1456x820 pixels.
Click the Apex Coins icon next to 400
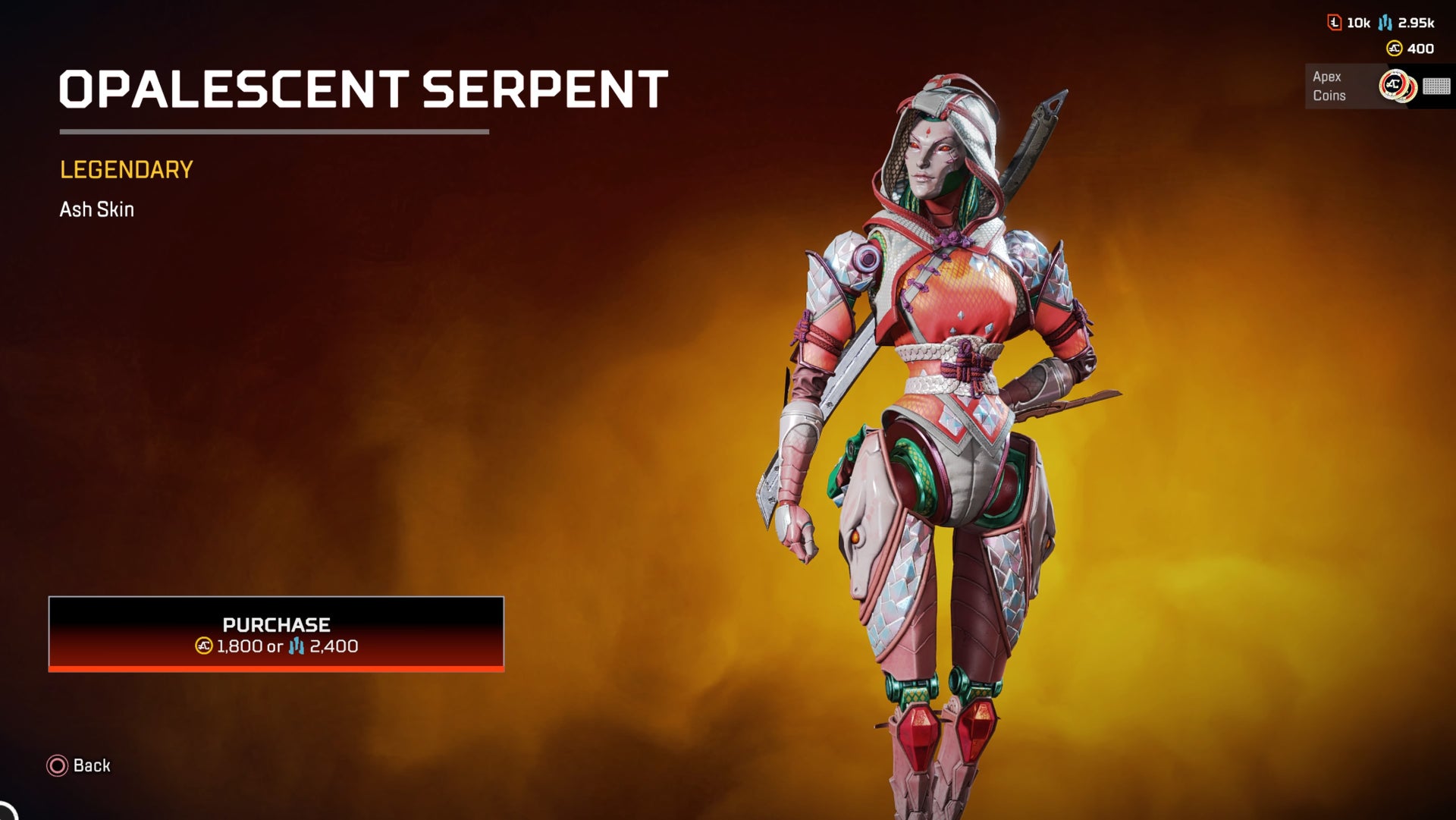point(1395,47)
